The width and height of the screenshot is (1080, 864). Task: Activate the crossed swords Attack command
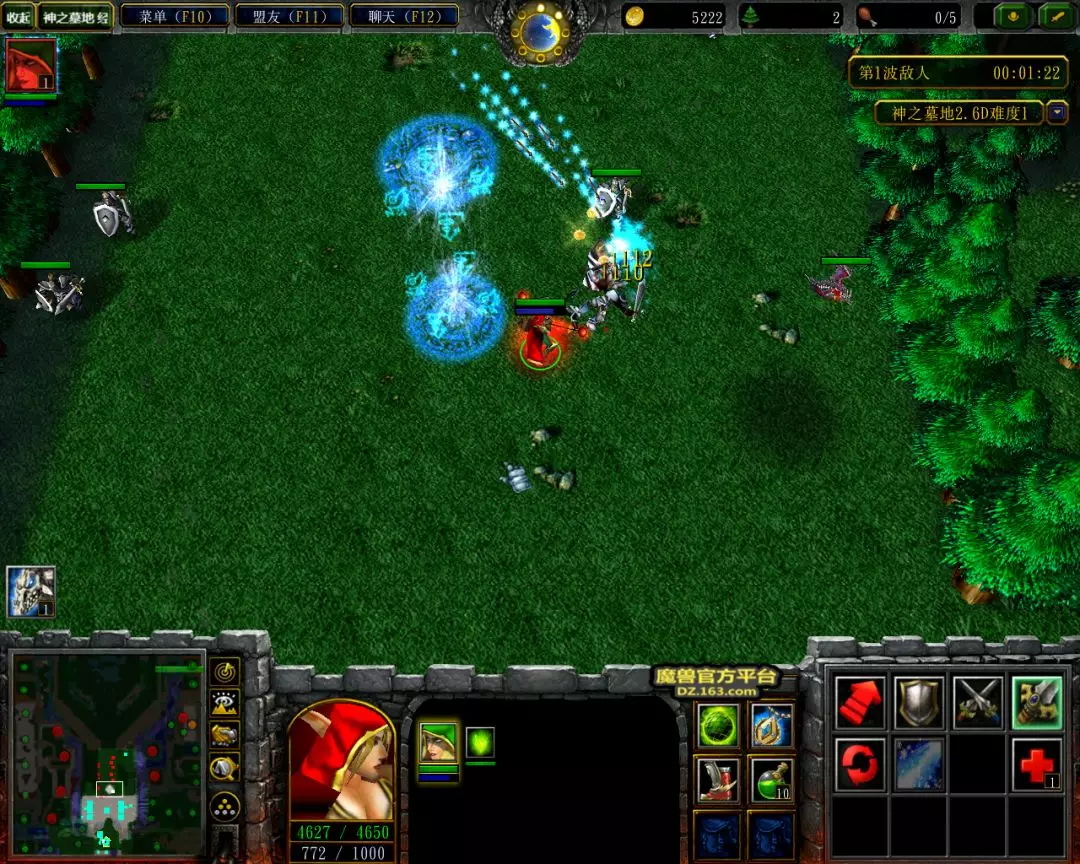pos(977,703)
